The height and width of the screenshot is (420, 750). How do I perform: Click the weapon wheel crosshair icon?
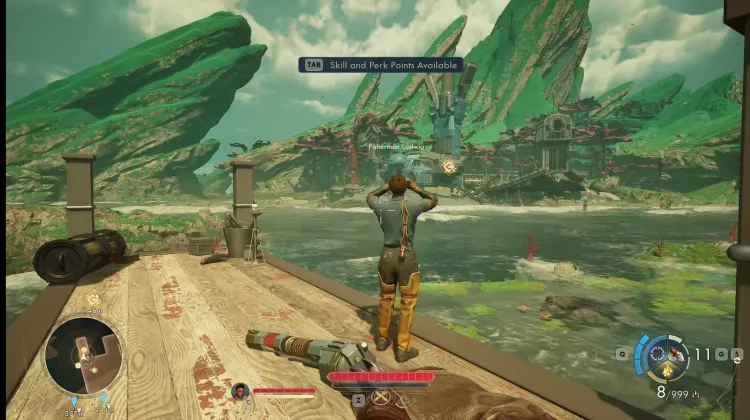pyautogui.click(x=658, y=353)
